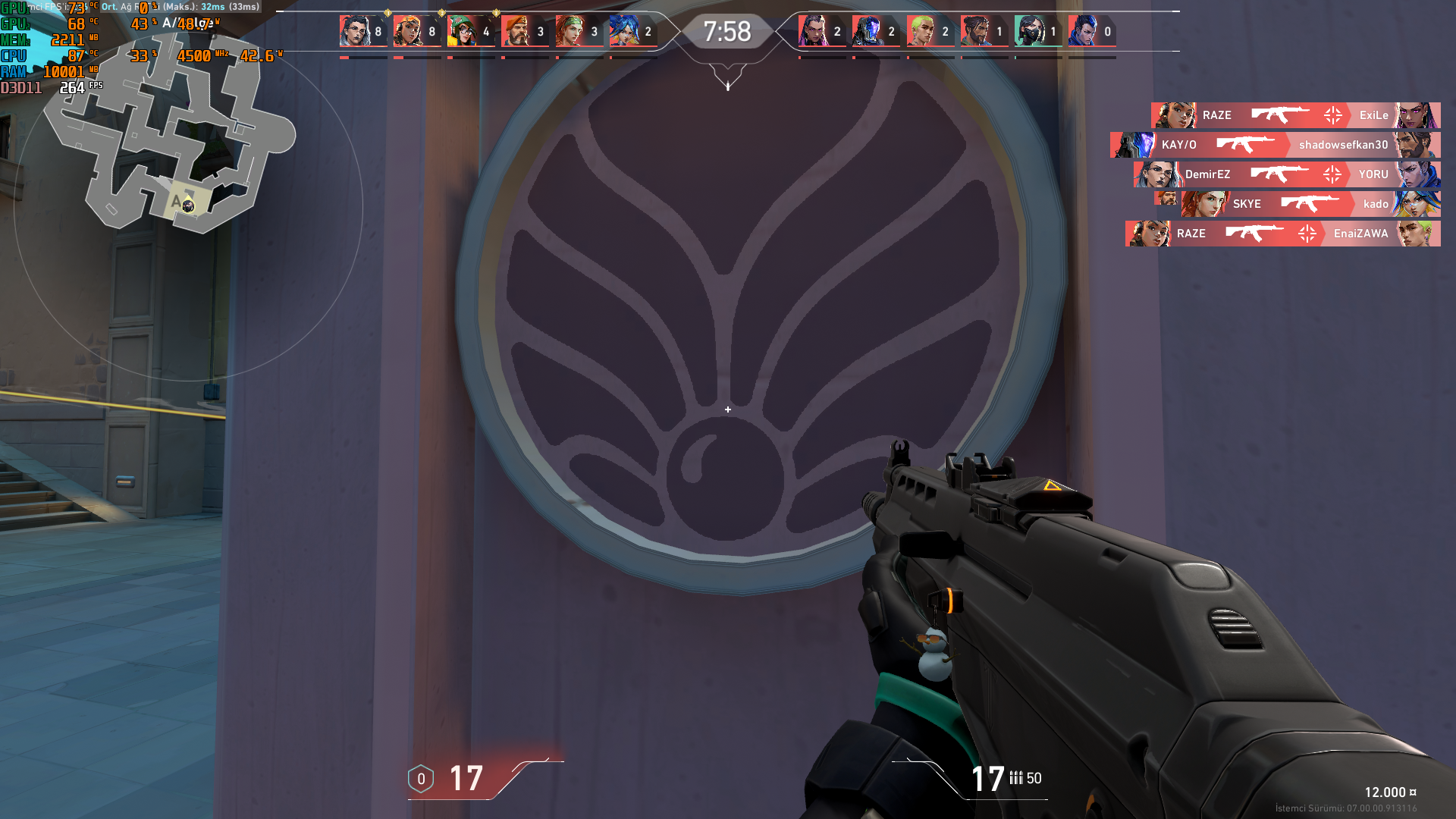Viewport: 1456px width, 819px height.
Task: Click the Vandal weapon icon beside ExiLe
Action: tap(1282, 115)
